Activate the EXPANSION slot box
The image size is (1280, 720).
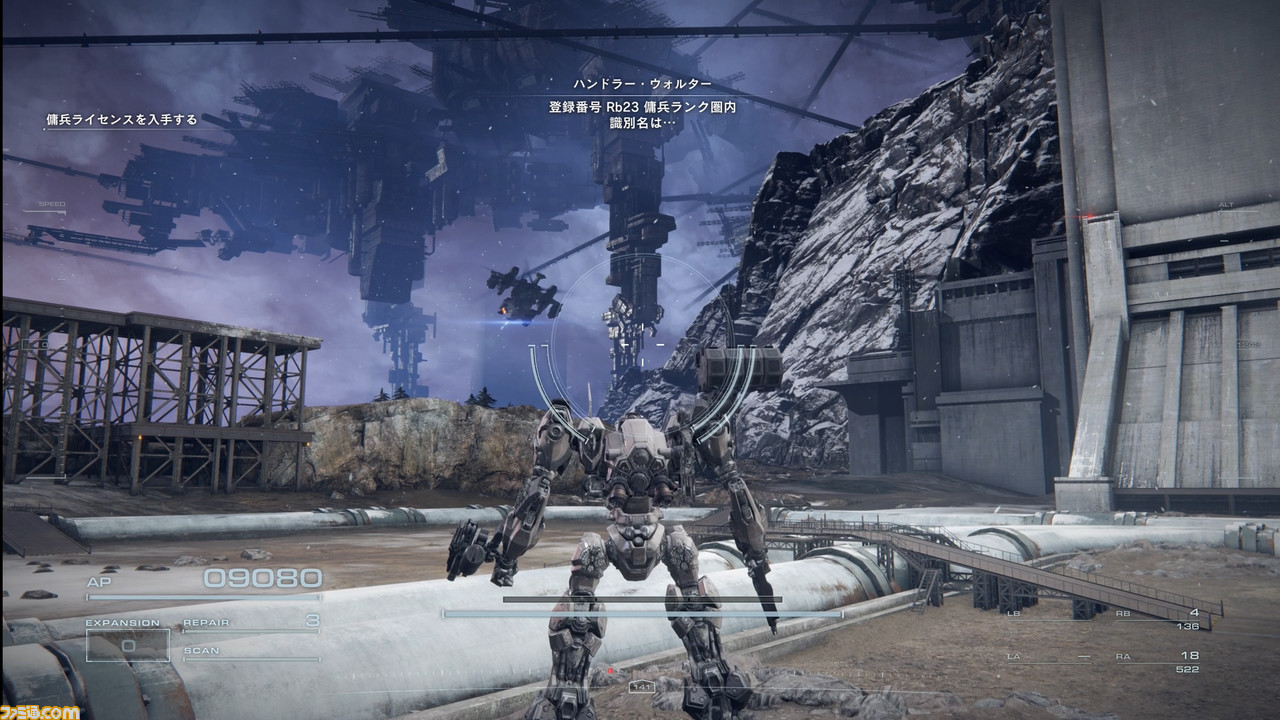point(127,645)
